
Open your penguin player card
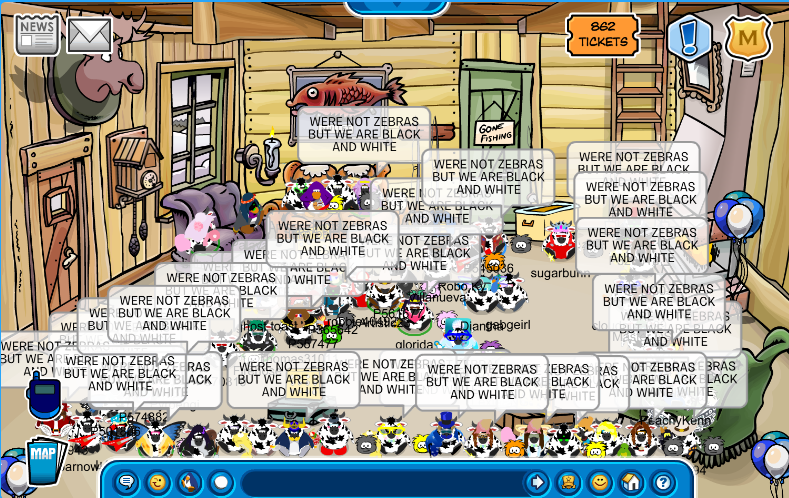tap(568, 482)
